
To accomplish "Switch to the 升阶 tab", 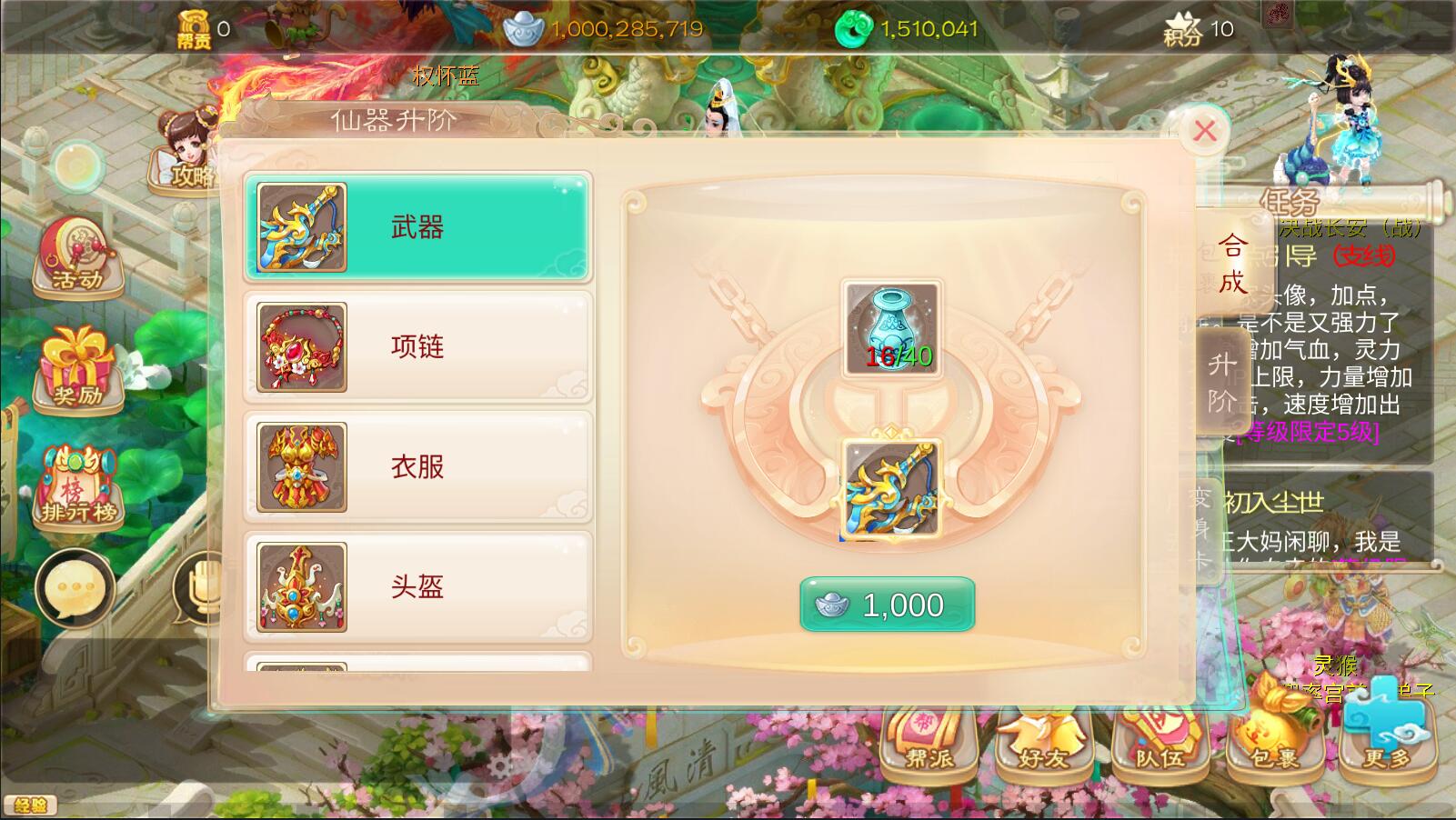I will click(1221, 382).
